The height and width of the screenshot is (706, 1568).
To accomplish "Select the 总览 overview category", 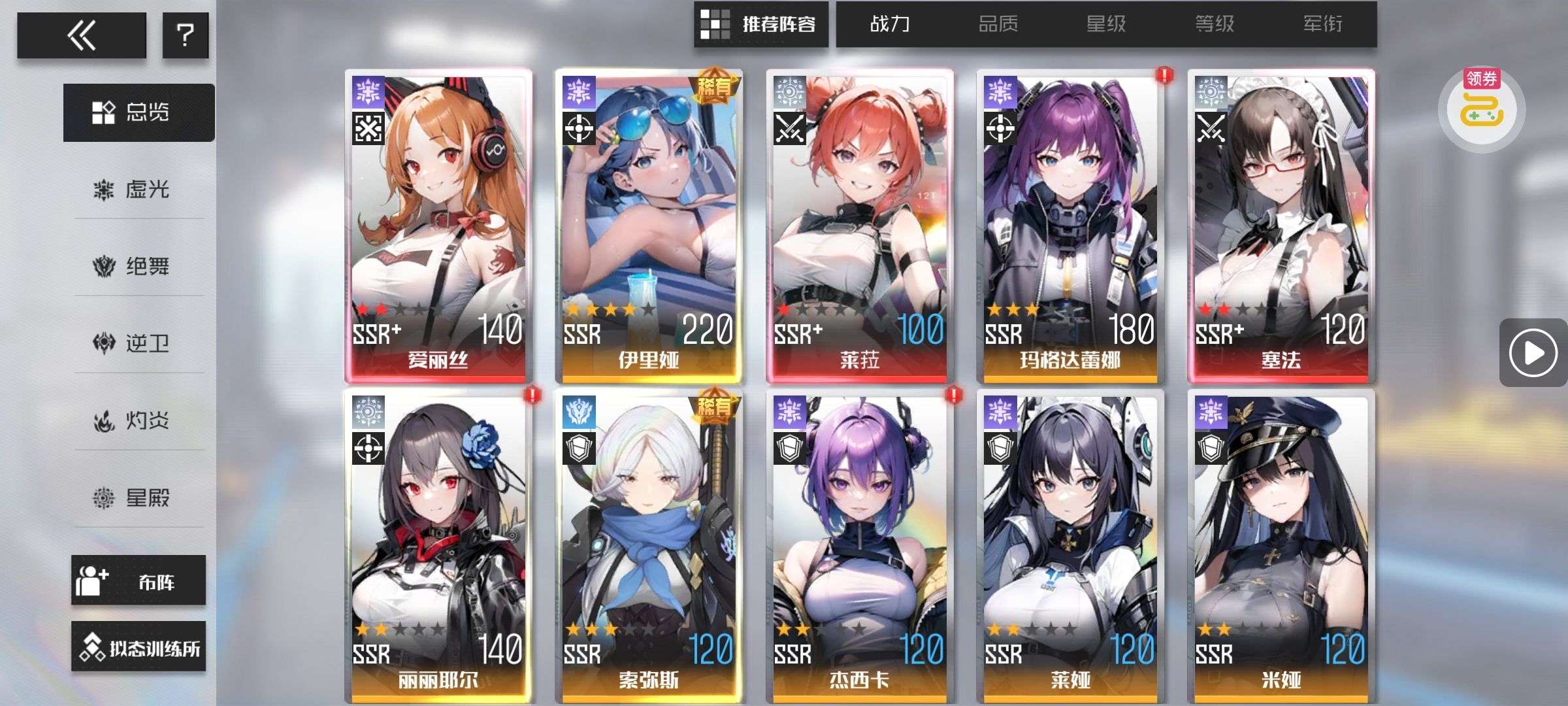I will pos(139,112).
